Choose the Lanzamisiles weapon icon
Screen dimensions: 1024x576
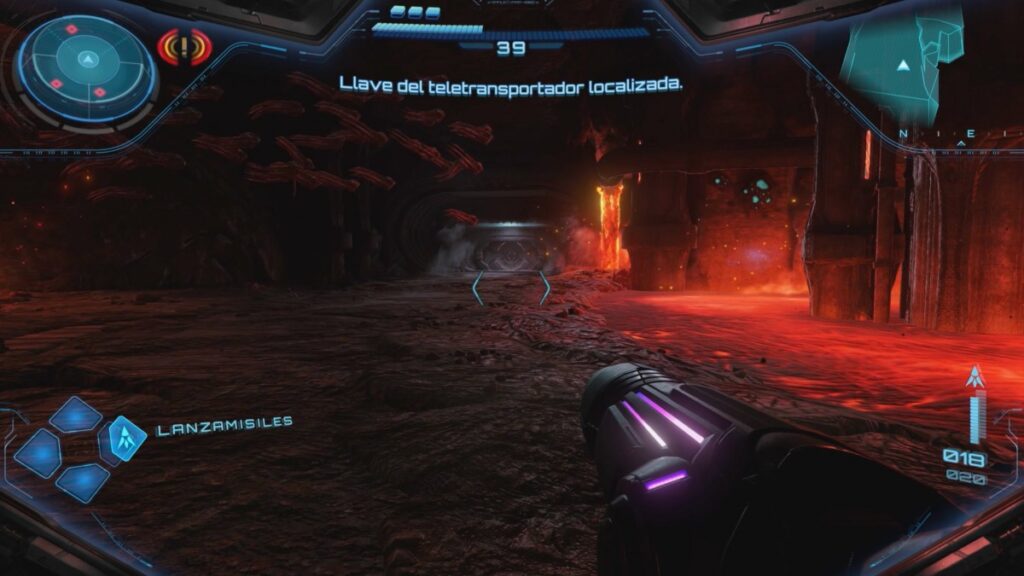[126, 437]
